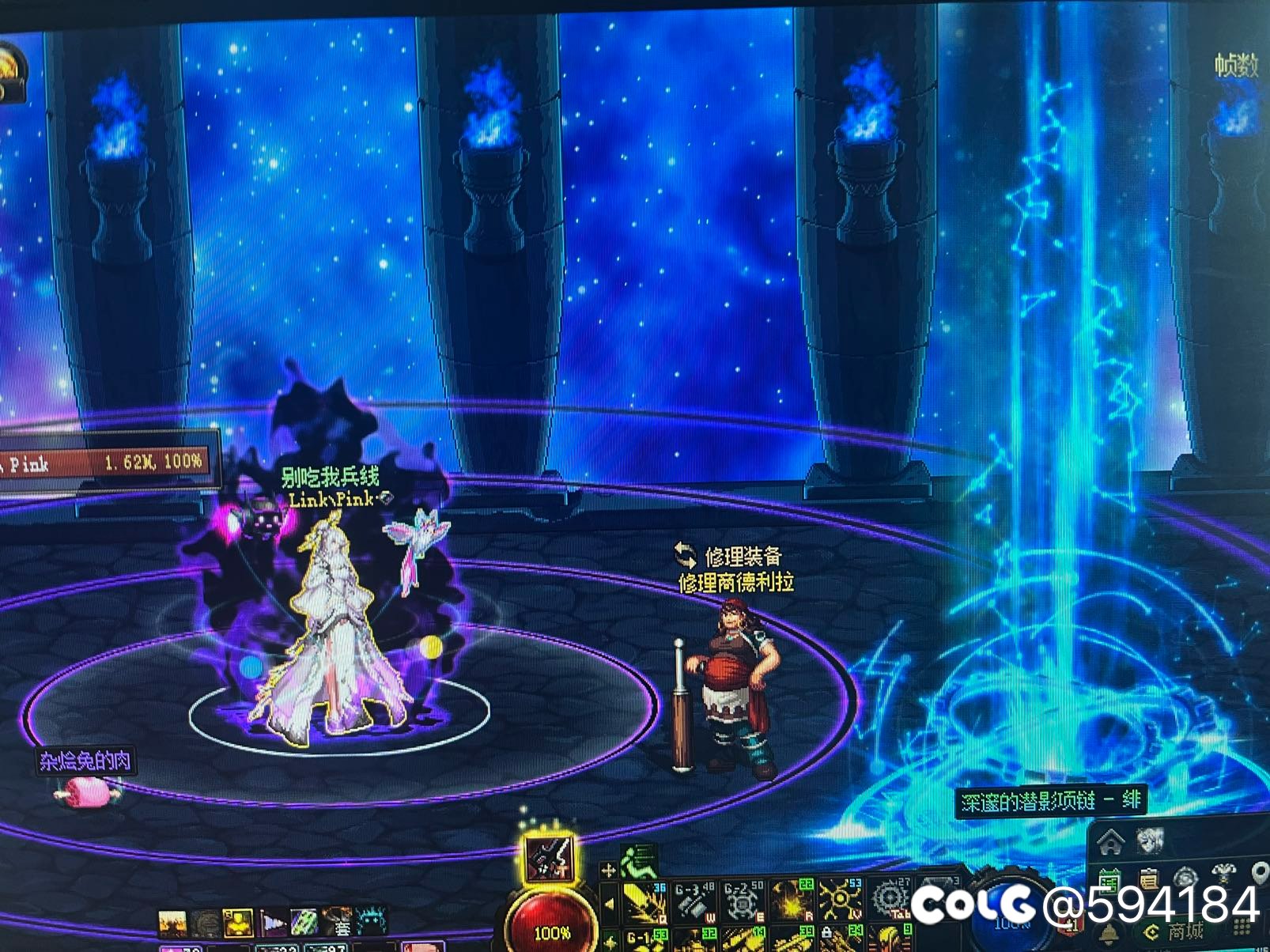Open the character portrait icon beside the house
This screenshot has width=1270, height=952.
1151,841
